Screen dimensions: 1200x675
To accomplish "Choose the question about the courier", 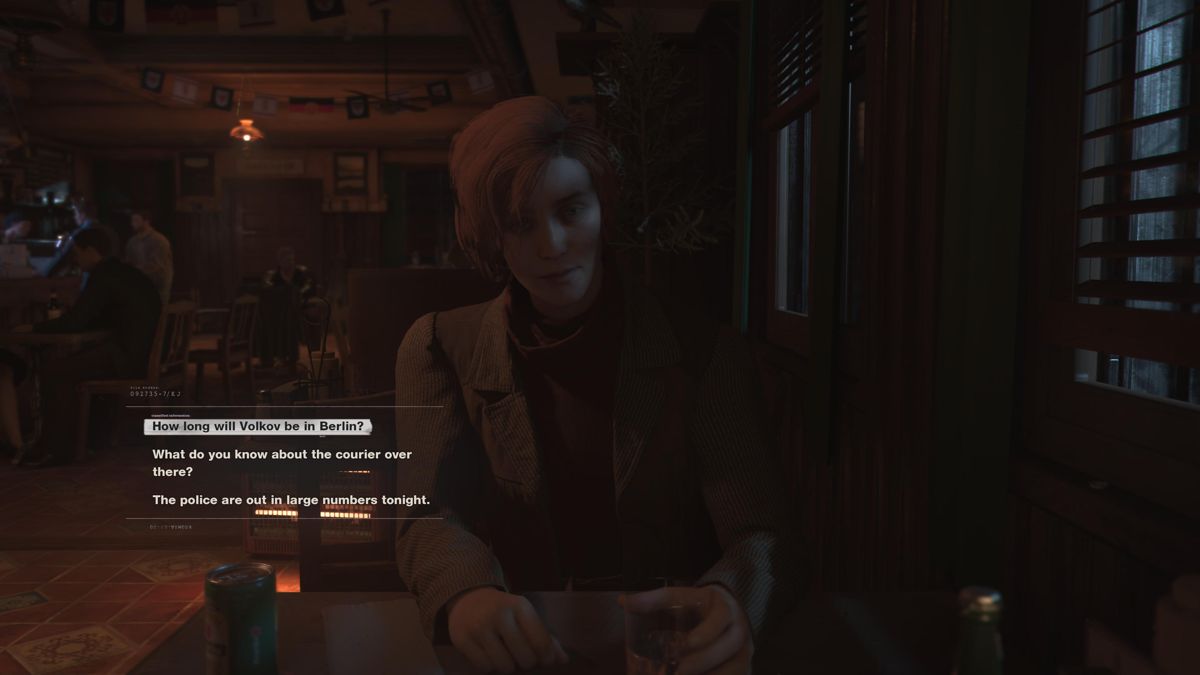I will (x=281, y=463).
